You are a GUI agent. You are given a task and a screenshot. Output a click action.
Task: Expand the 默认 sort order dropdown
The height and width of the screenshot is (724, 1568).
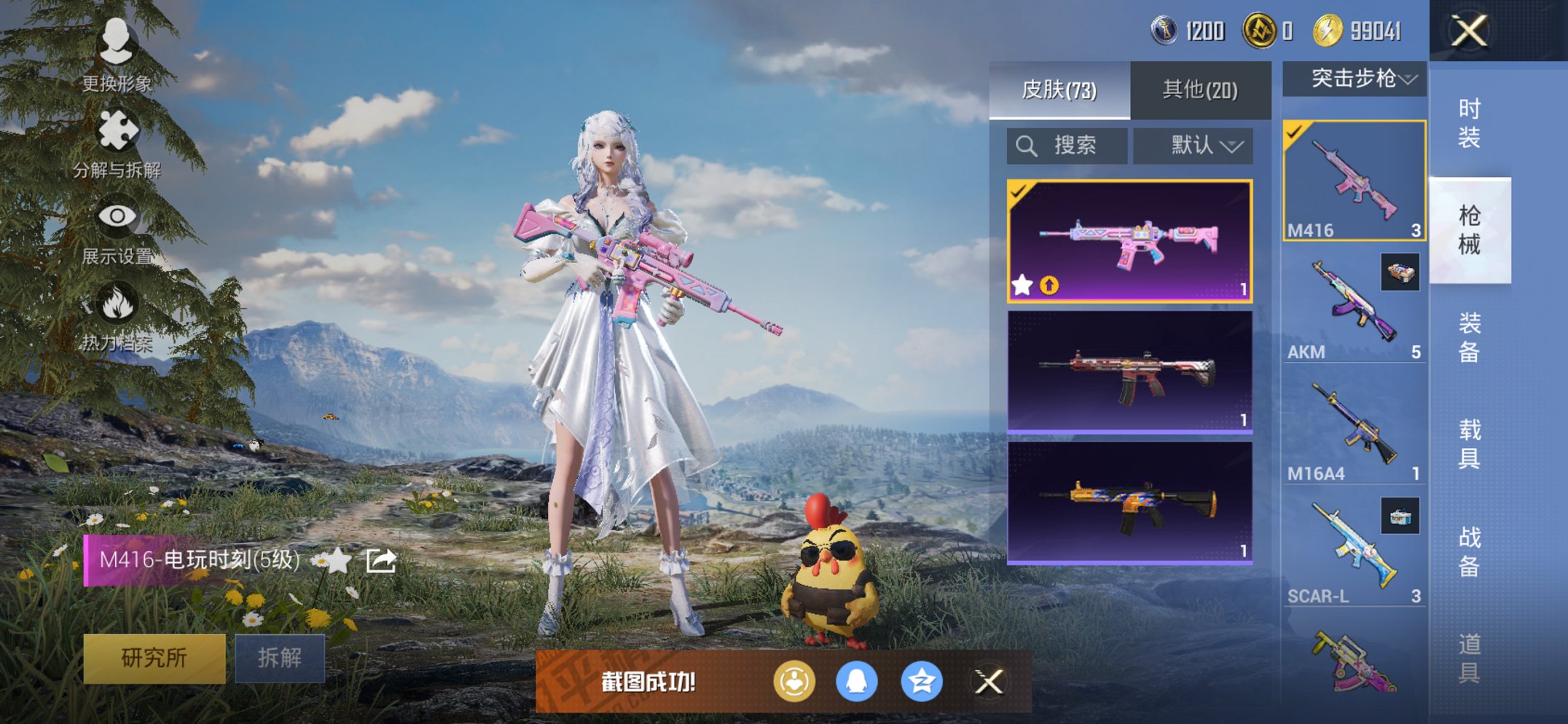point(1193,145)
